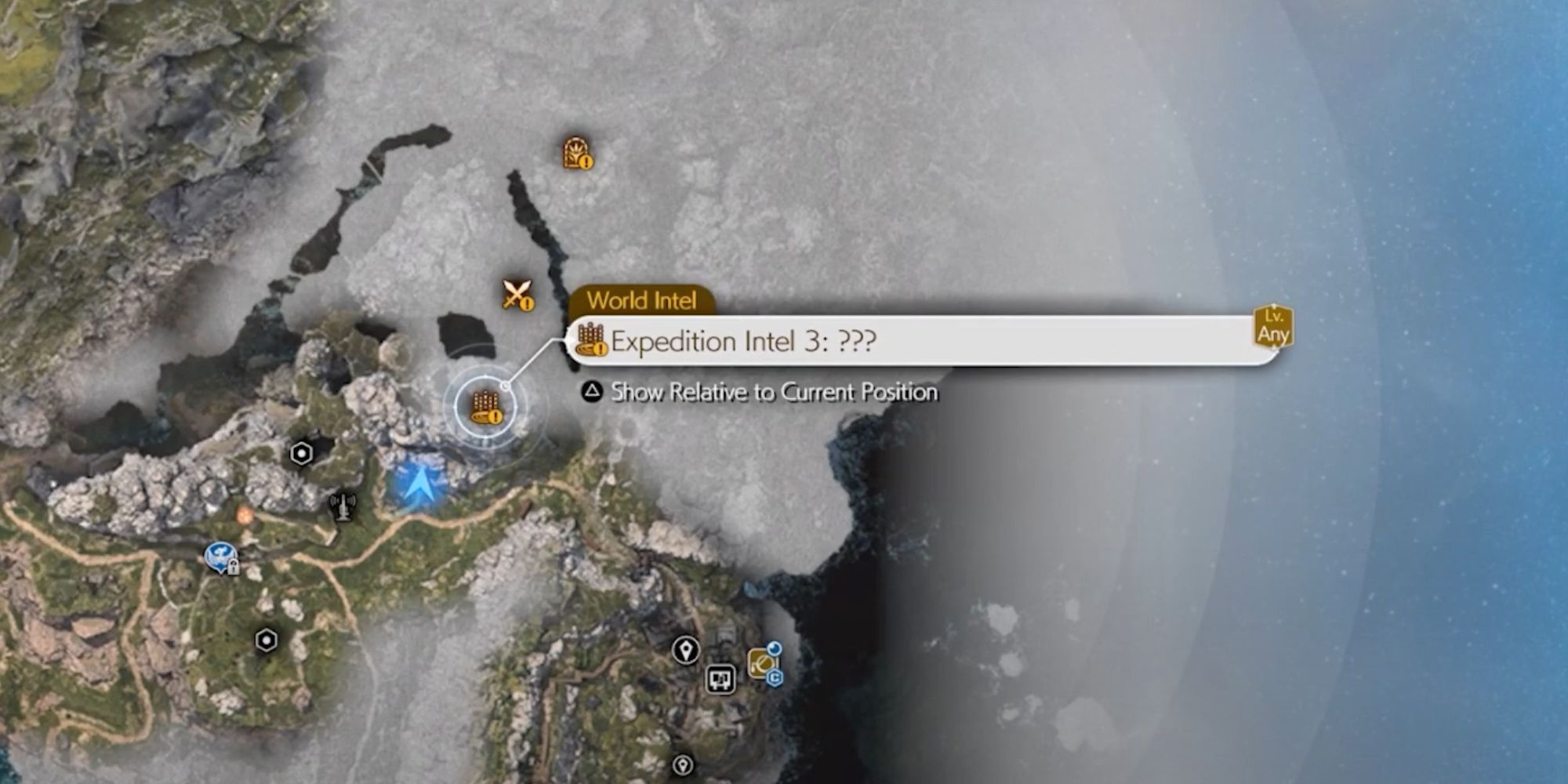
Task: Choose the gold archway intel marker
Action: pos(577,153)
